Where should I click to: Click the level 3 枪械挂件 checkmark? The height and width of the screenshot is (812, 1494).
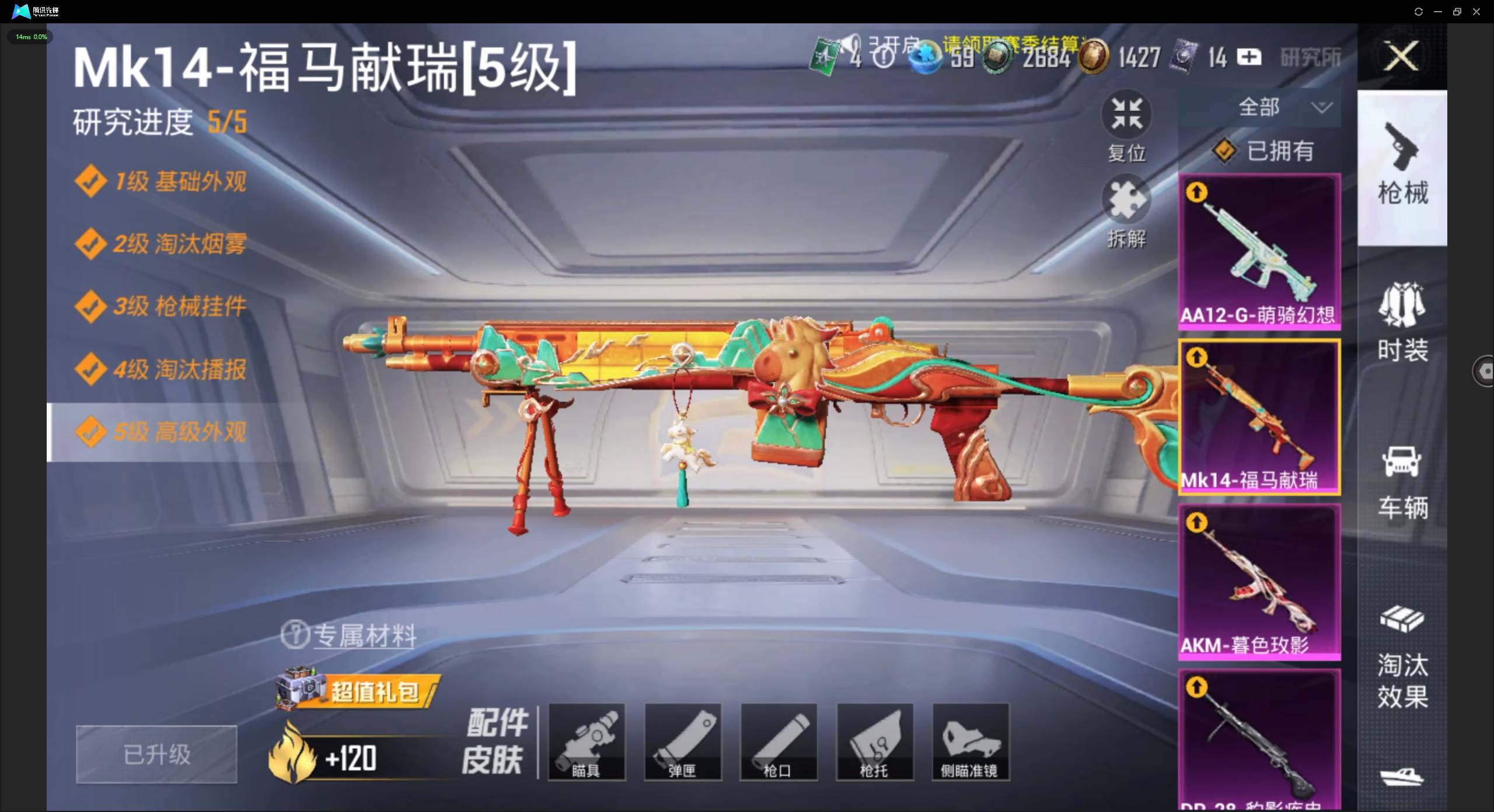(91, 306)
